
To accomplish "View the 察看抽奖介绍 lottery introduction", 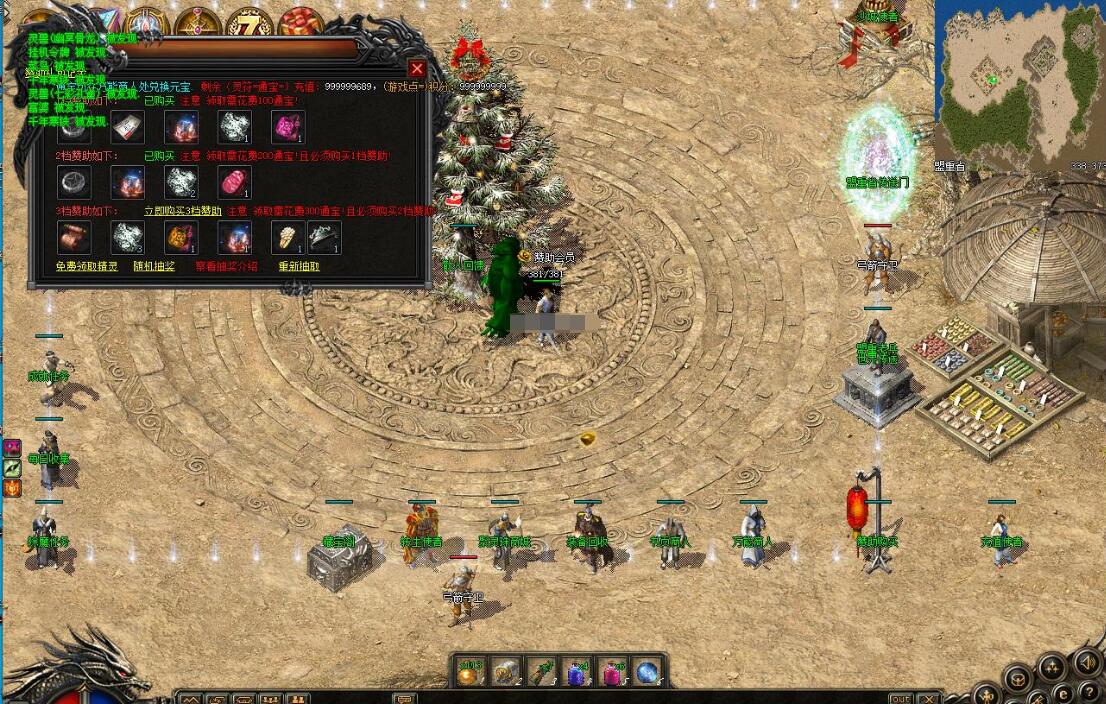I will 227,267.
